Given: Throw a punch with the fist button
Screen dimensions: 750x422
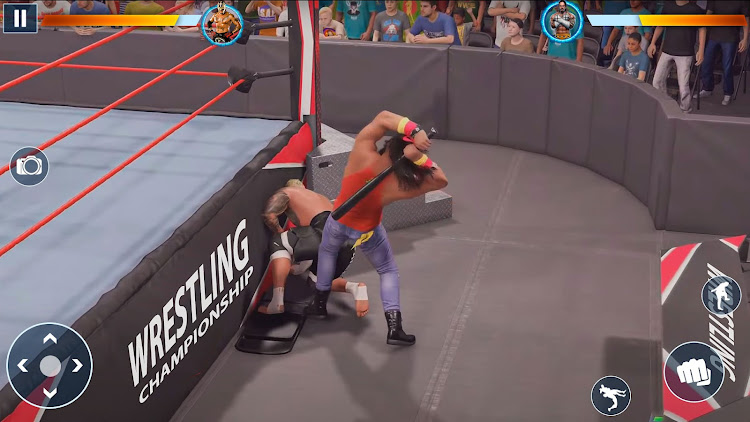Looking at the screenshot, I should [x=694, y=372].
